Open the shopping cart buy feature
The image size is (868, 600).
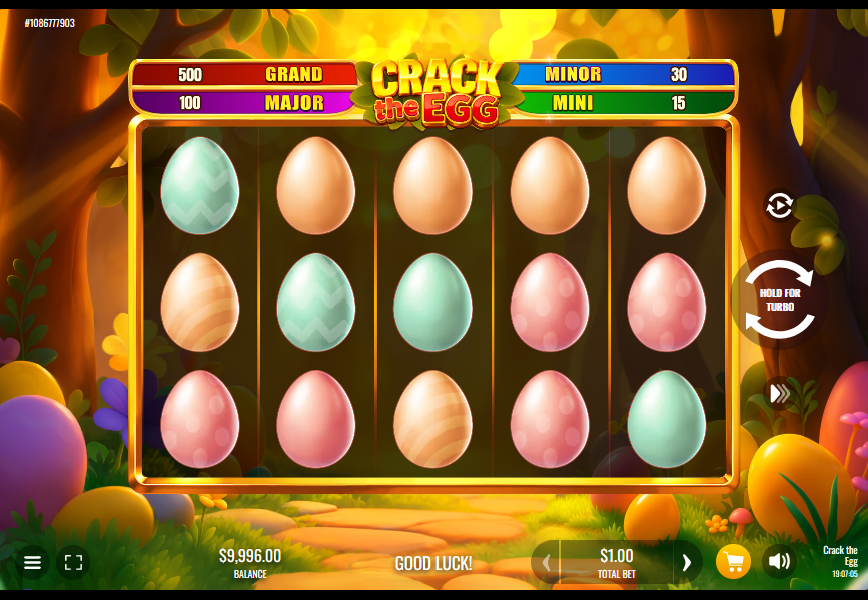pos(733,562)
